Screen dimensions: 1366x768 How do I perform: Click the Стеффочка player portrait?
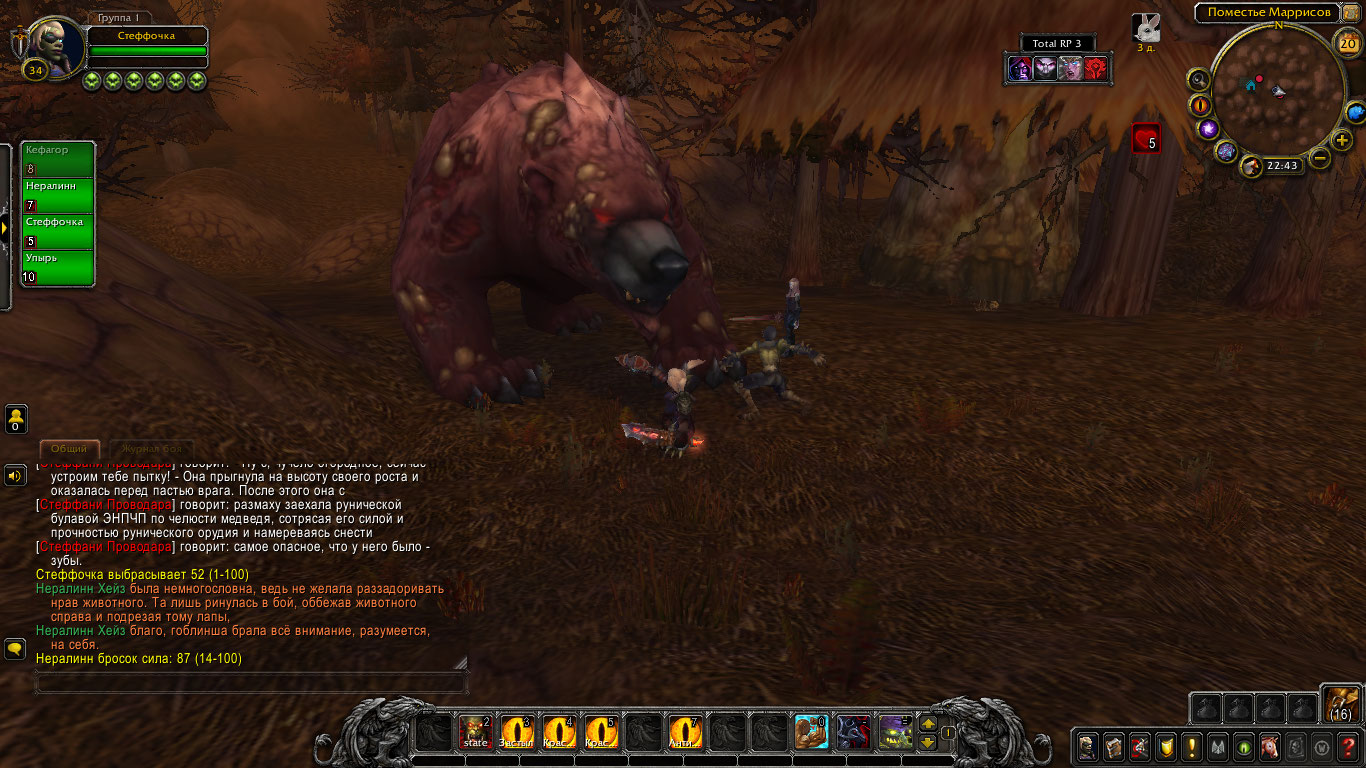52,42
